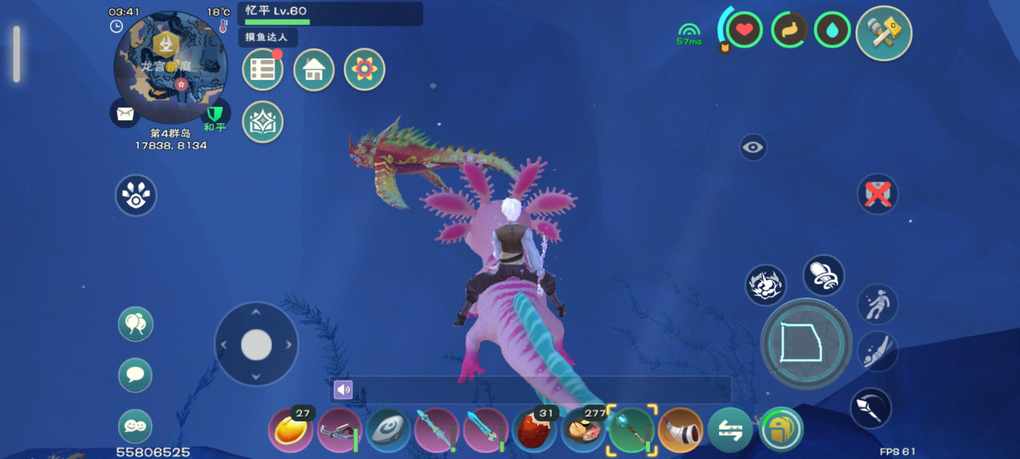Open the list menu with red notification dot
Image resolution: width=1020 pixels, height=459 pixels.
coord(263,70)
